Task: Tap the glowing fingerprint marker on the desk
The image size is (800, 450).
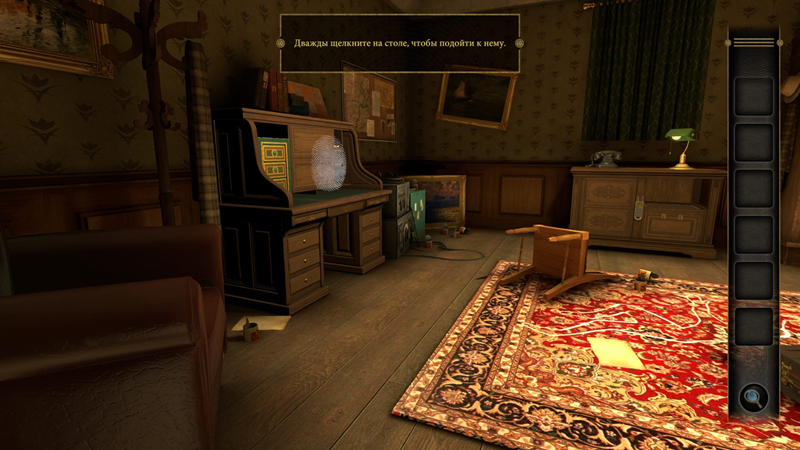Action: [x=328, y=162]
